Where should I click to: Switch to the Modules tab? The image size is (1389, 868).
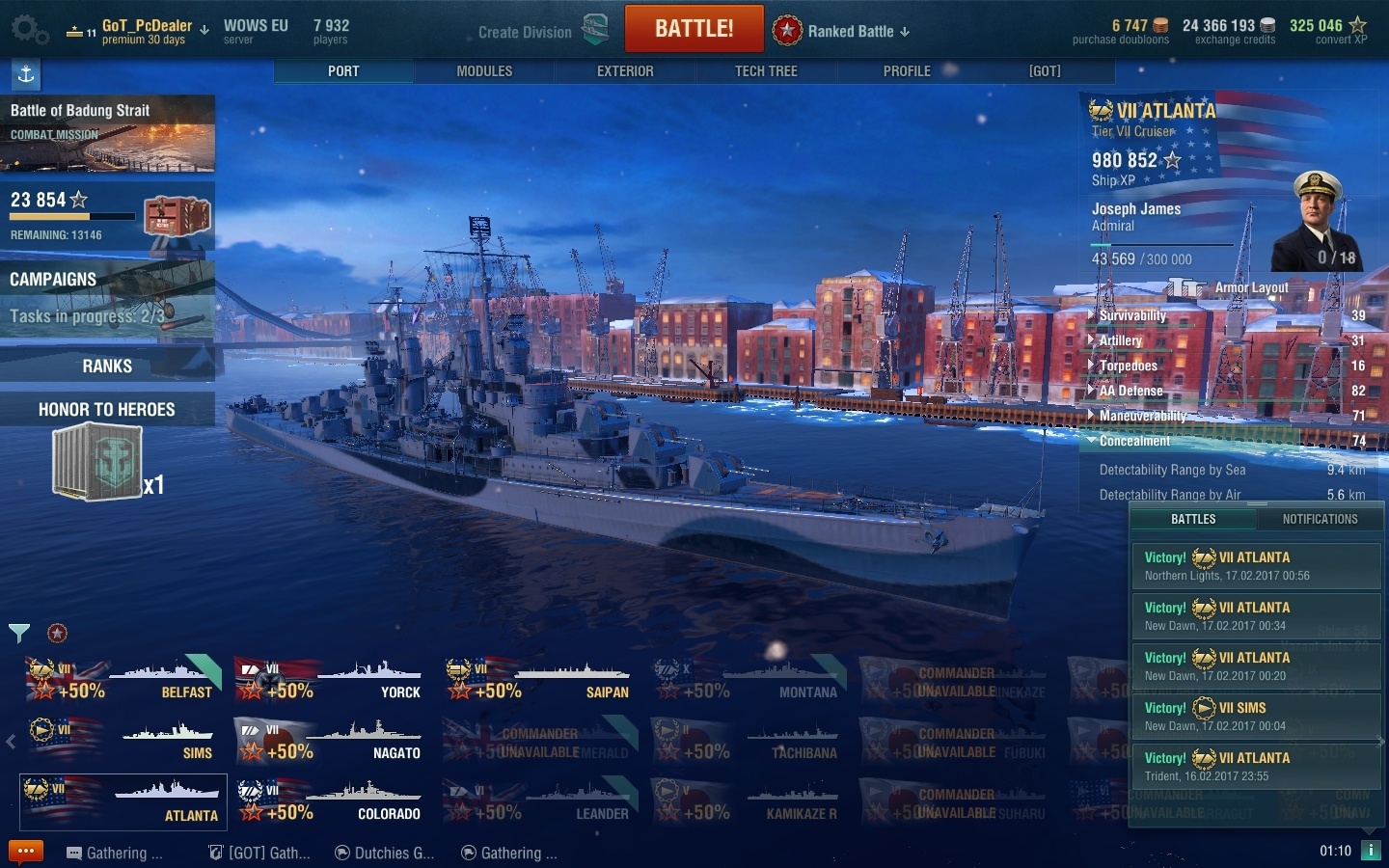point(484,71)
